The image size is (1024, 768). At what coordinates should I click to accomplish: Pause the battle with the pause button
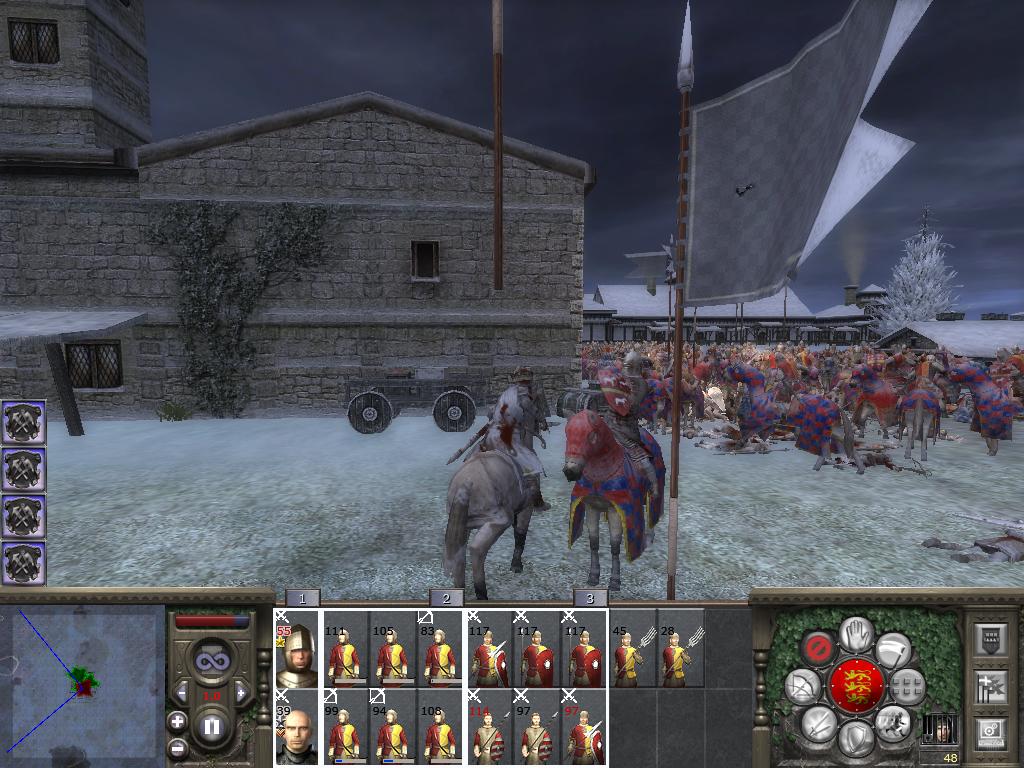[212, 726]
